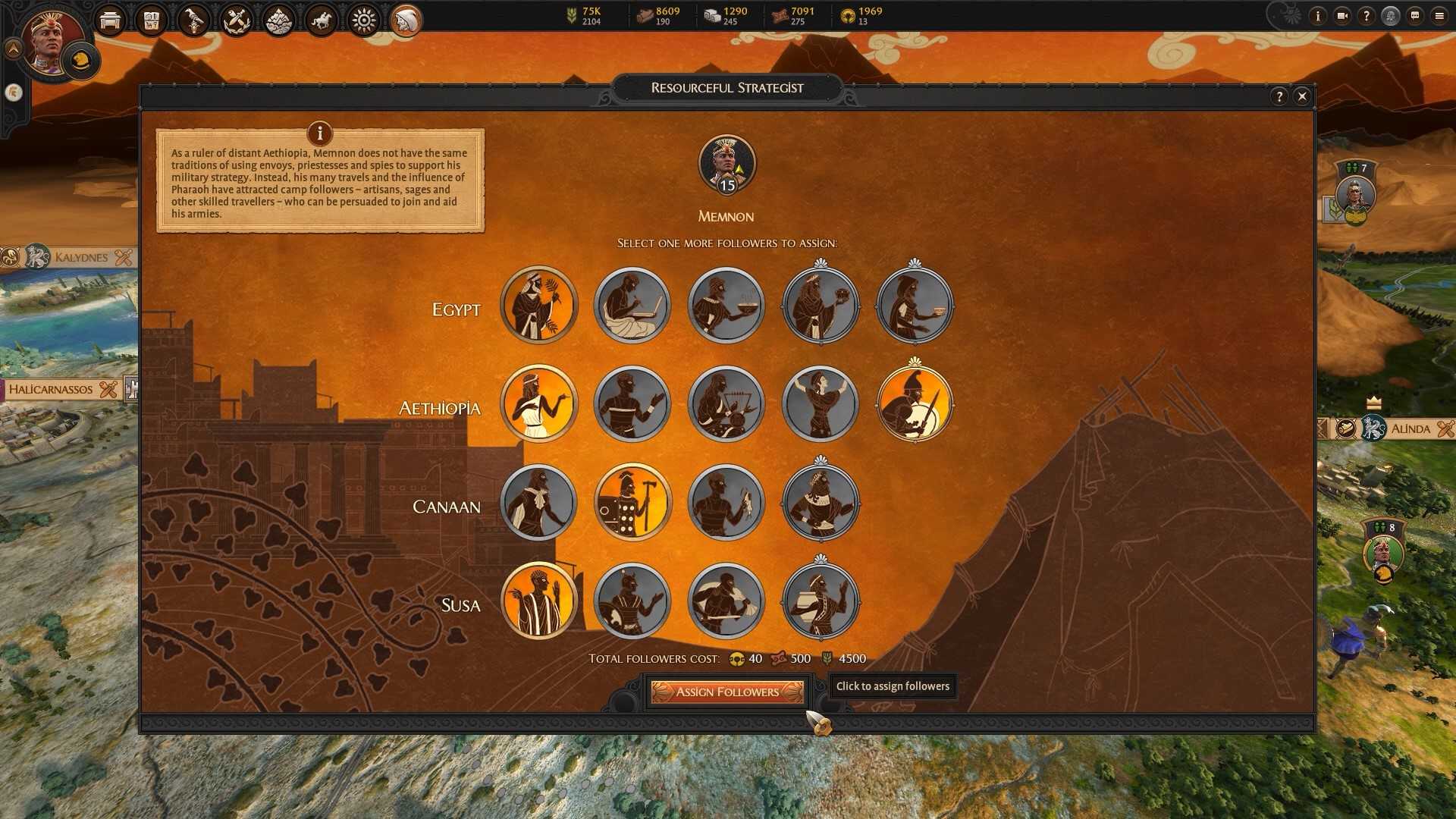Deselect the highlighted helmeted Aethiopia warrior follower

(x=915, y=404)
